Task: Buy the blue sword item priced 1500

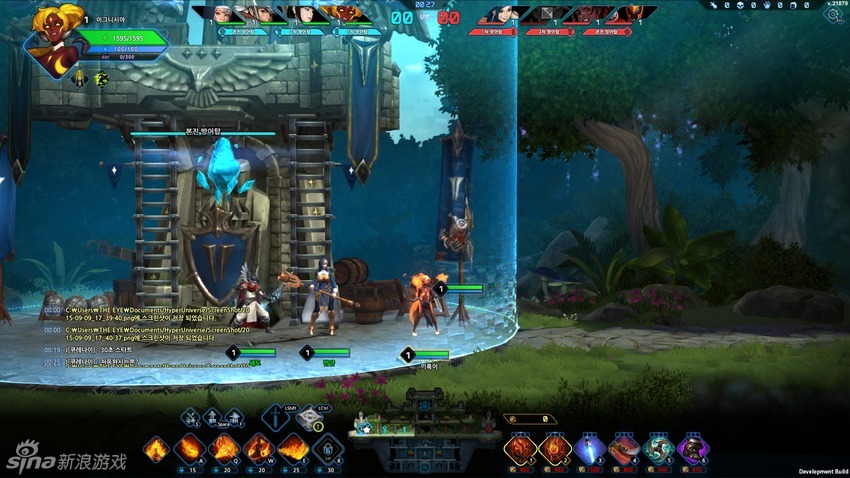Action: click(x=588, y=449)
